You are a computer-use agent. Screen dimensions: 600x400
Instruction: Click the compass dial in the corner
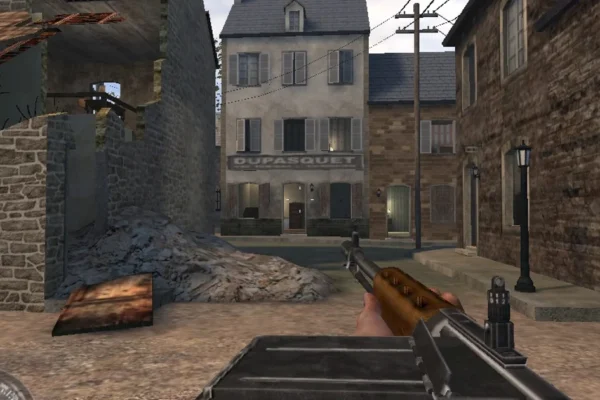click(9, 388)
